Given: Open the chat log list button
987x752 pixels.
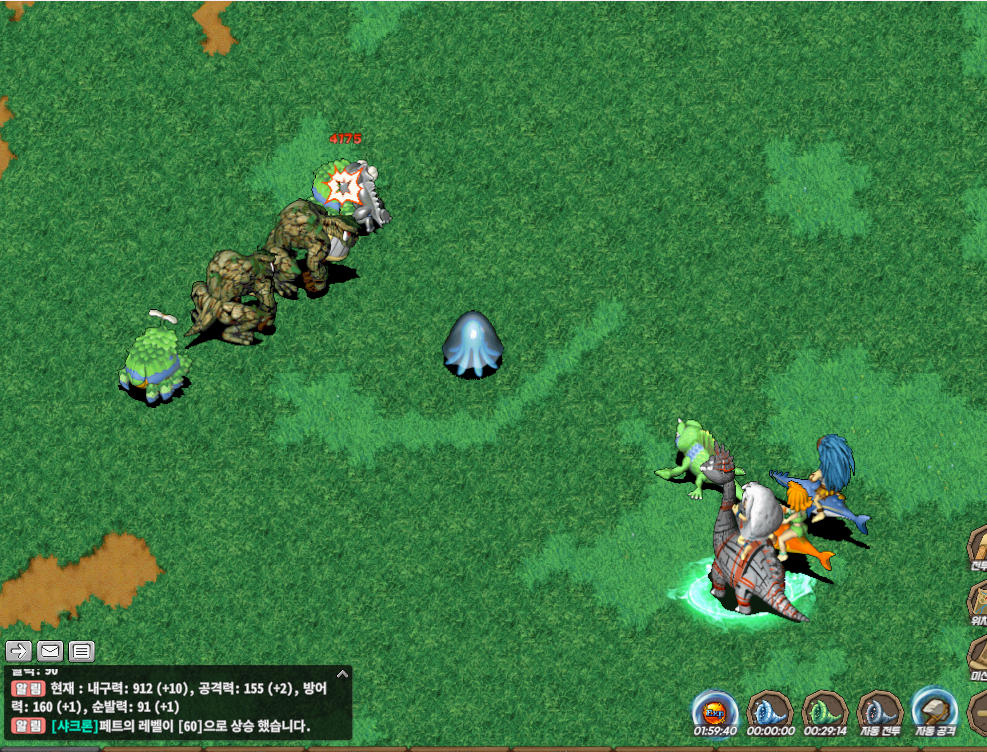Looking at the screenshot, I should click(x=82, y=652).
